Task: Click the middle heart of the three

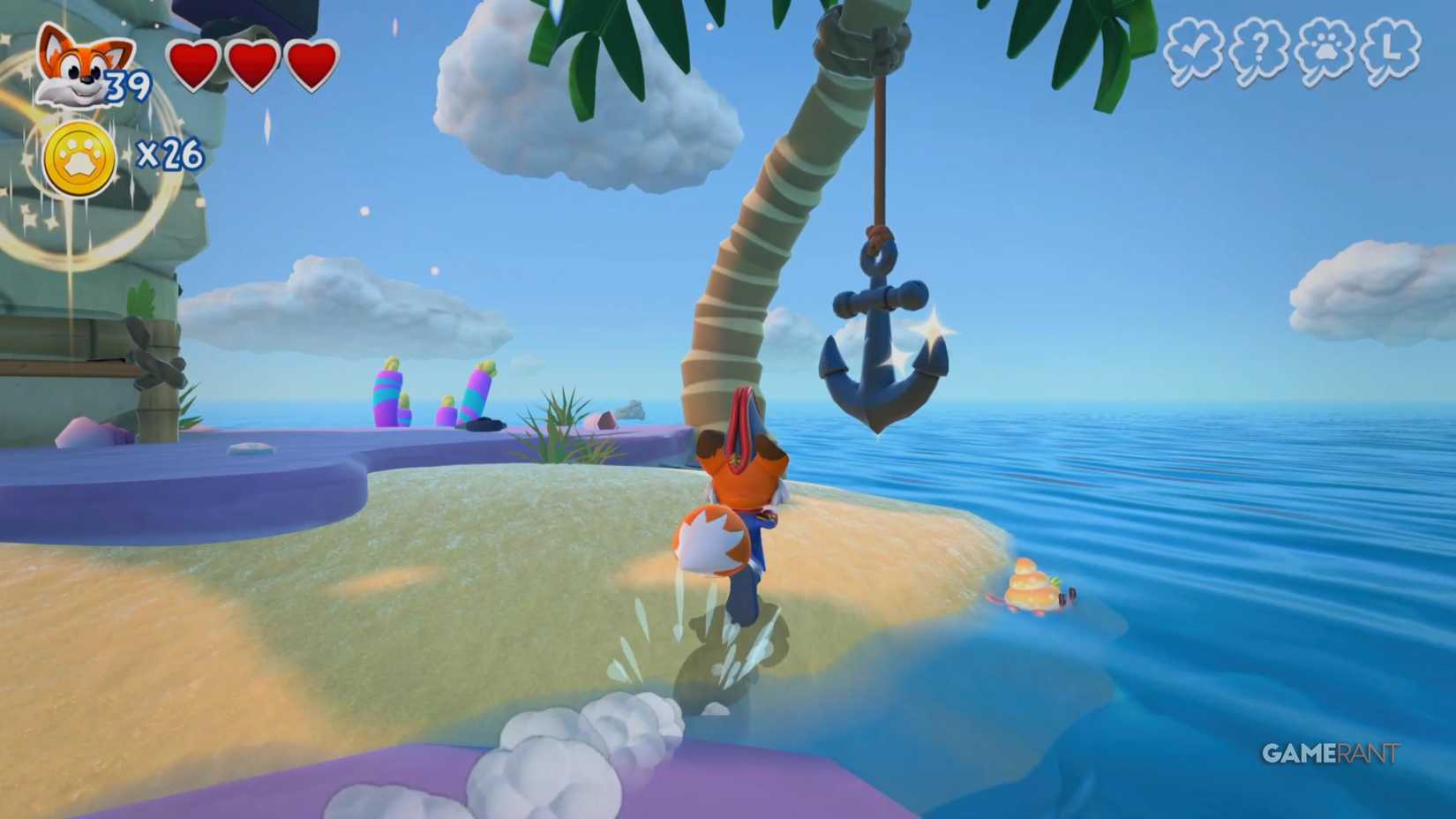Action: coord(250,64)
